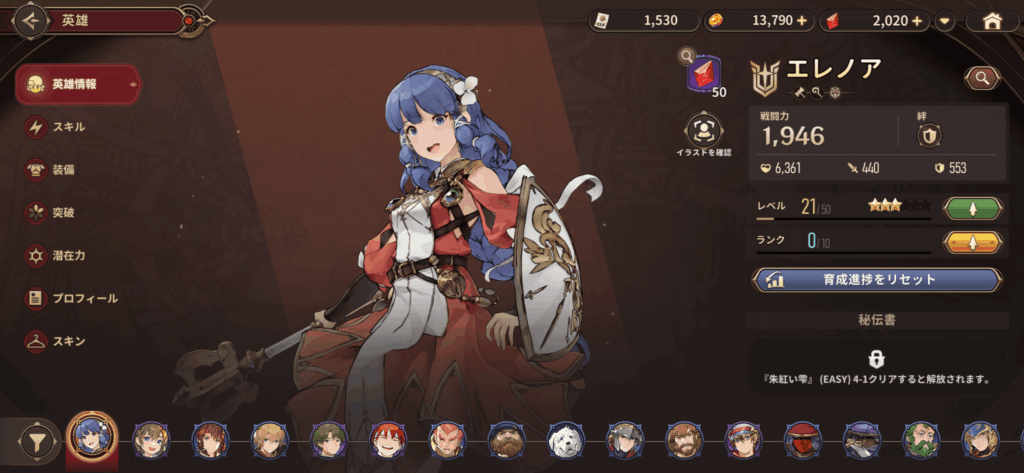1024x473 pixels.
Task: Click the magnifier button beside エレノア's name
Action: [982, 77]
